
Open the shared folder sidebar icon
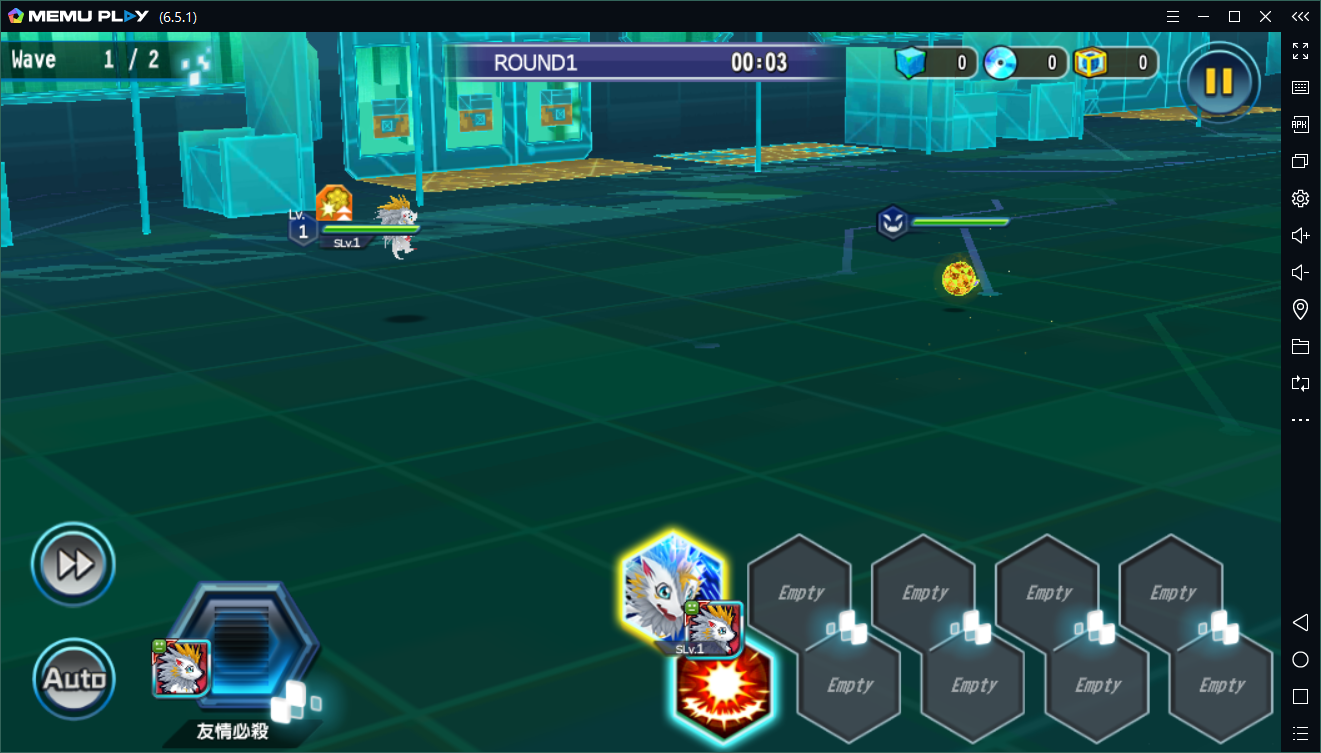click(x=1300, y=346)
